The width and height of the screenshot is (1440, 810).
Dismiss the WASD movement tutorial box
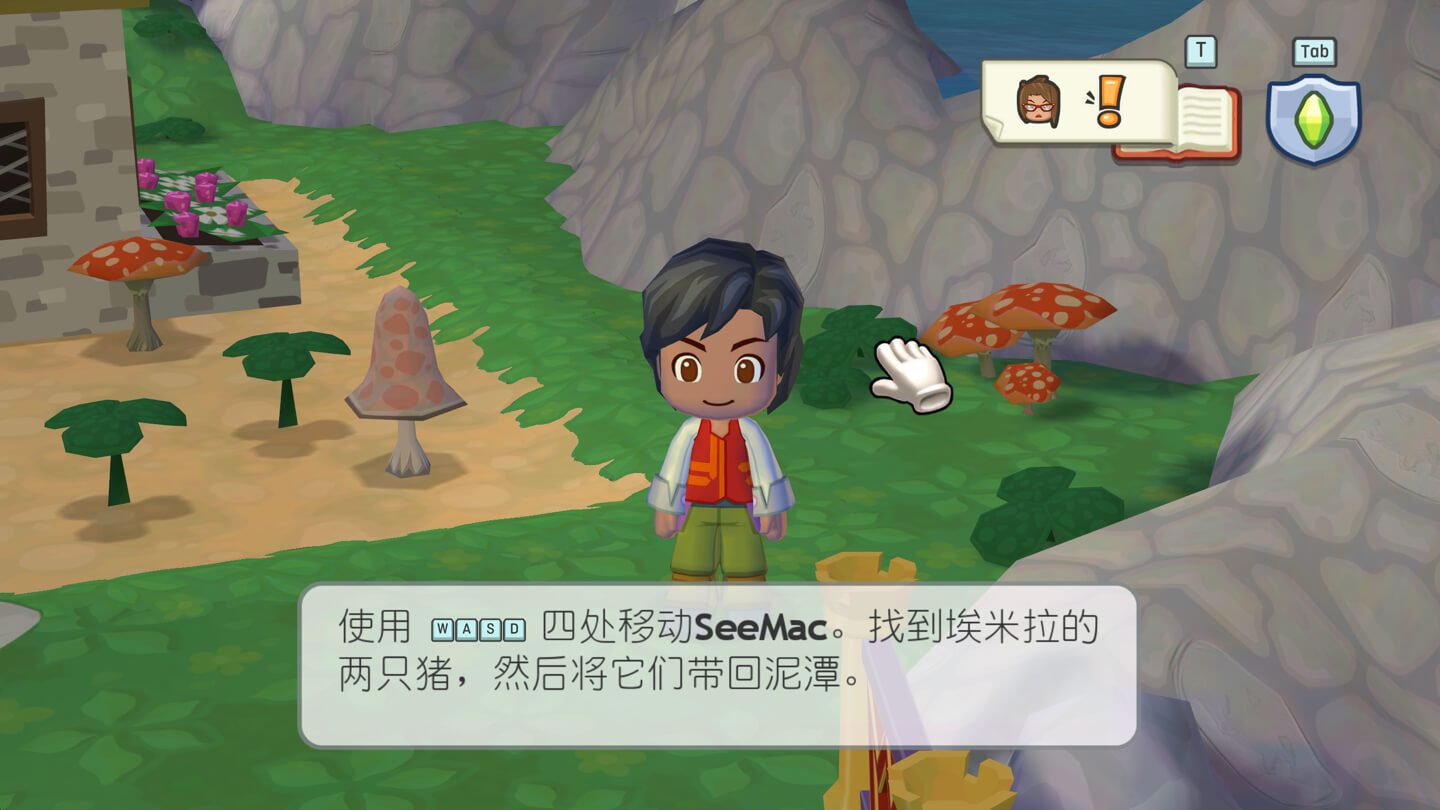[717, 664]
